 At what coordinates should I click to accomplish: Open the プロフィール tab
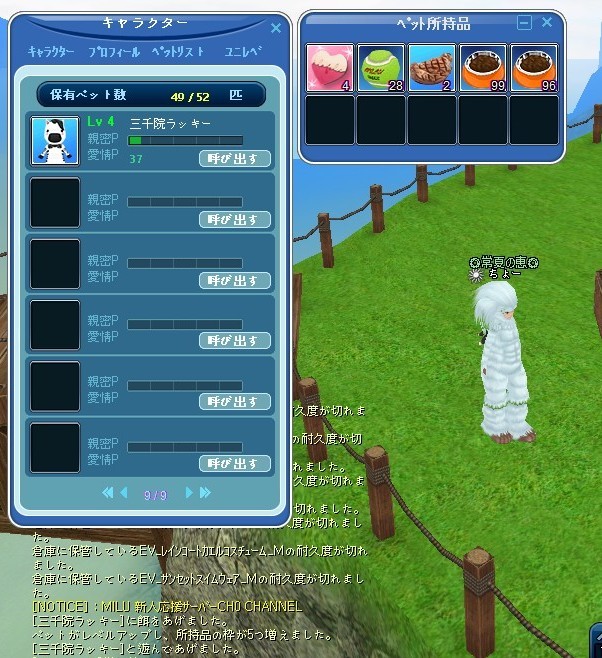[x=113, y=50]
